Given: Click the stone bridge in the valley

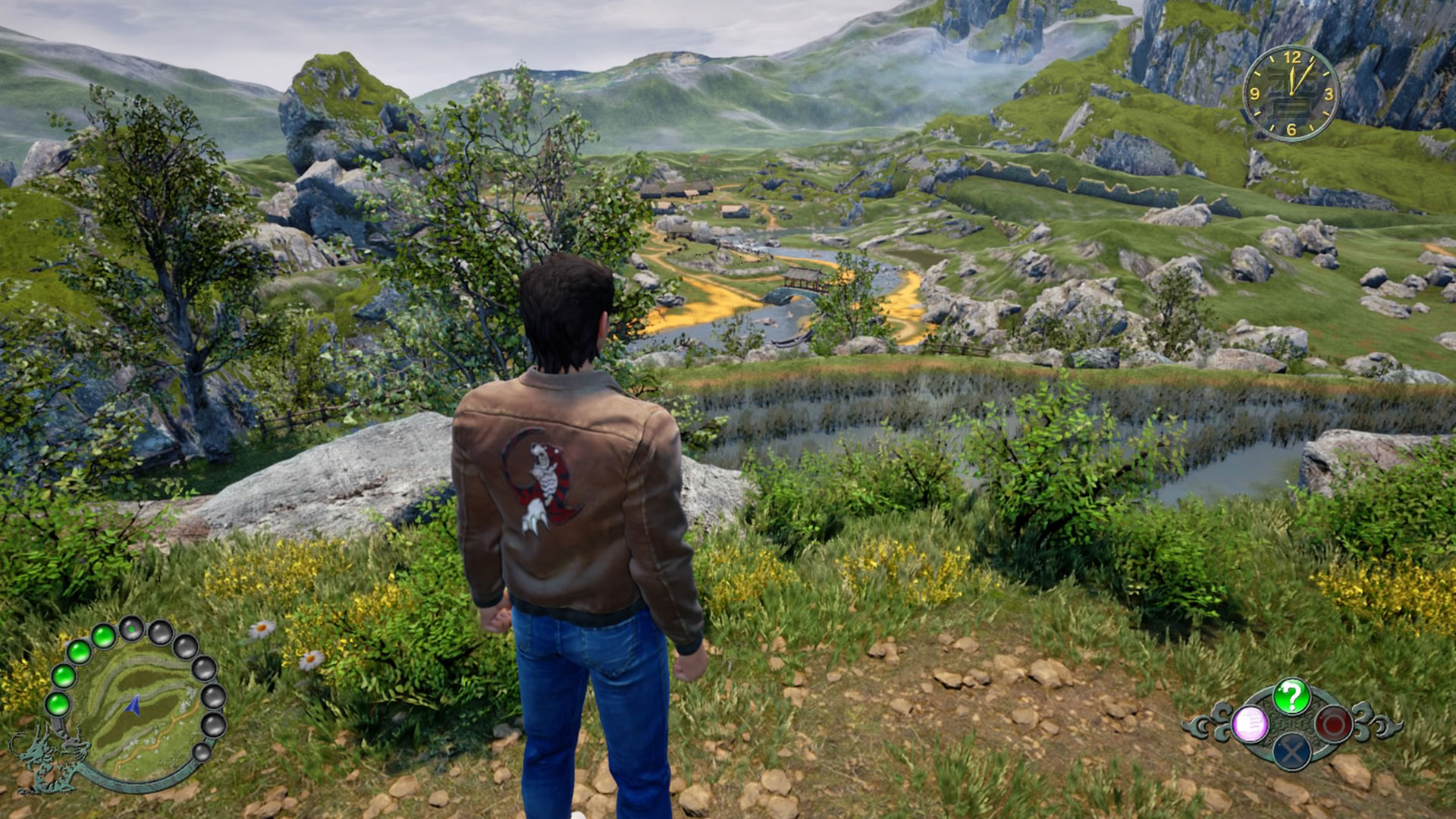Looking at the screenshot, I should 798,288.
